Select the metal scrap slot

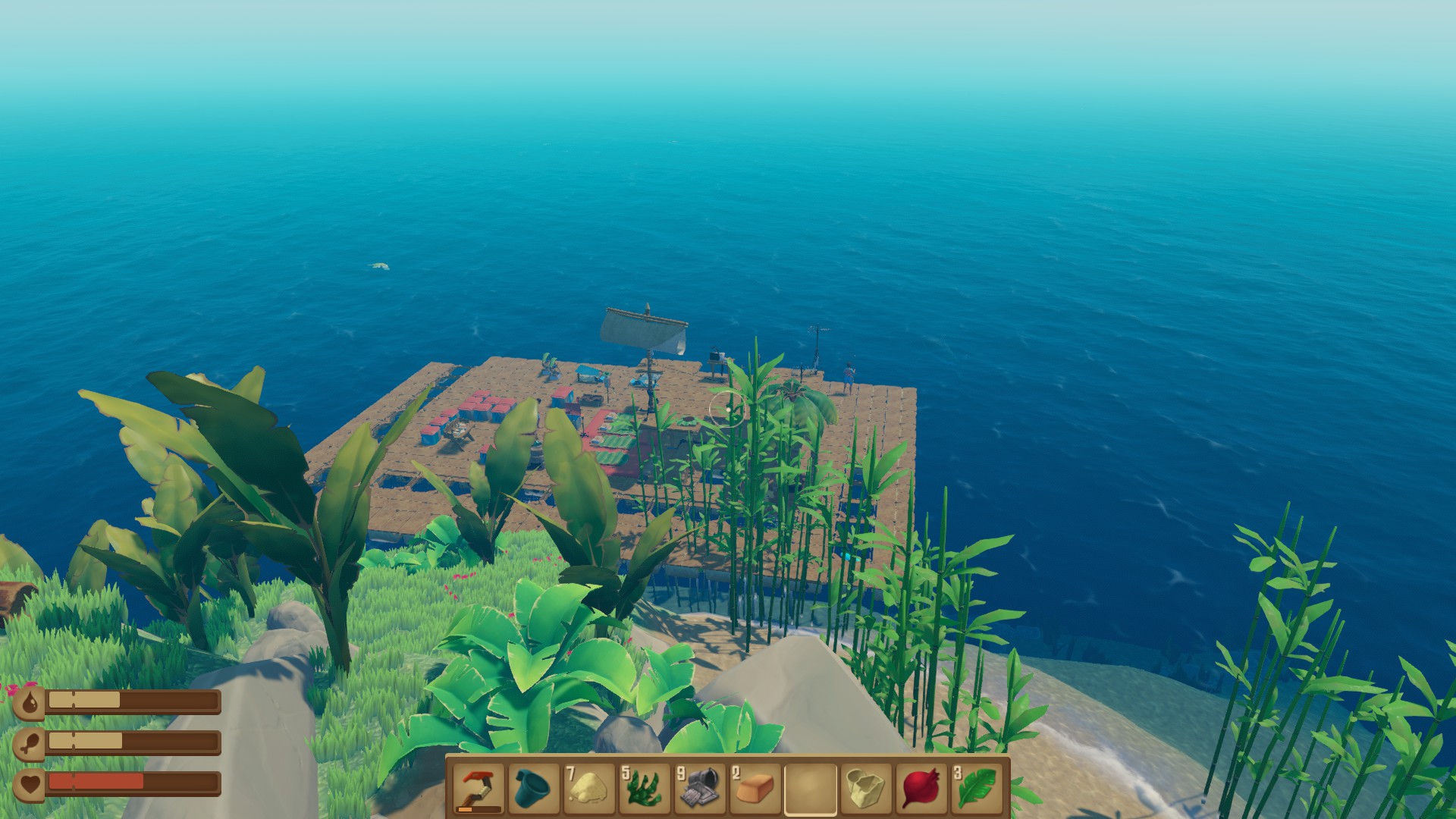pos(700,788)
